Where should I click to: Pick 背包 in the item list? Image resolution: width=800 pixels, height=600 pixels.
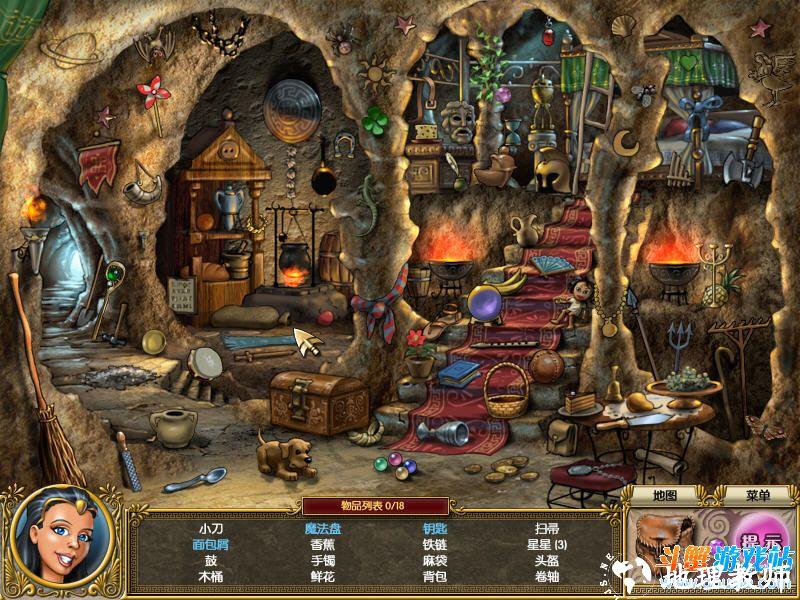coord(434,576)
